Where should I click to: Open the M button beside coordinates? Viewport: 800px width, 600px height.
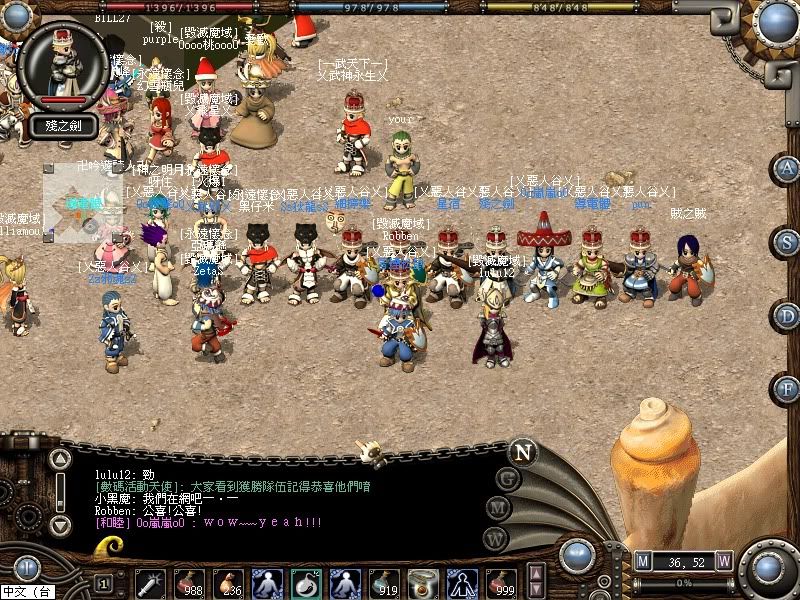[x=643, y=561]
